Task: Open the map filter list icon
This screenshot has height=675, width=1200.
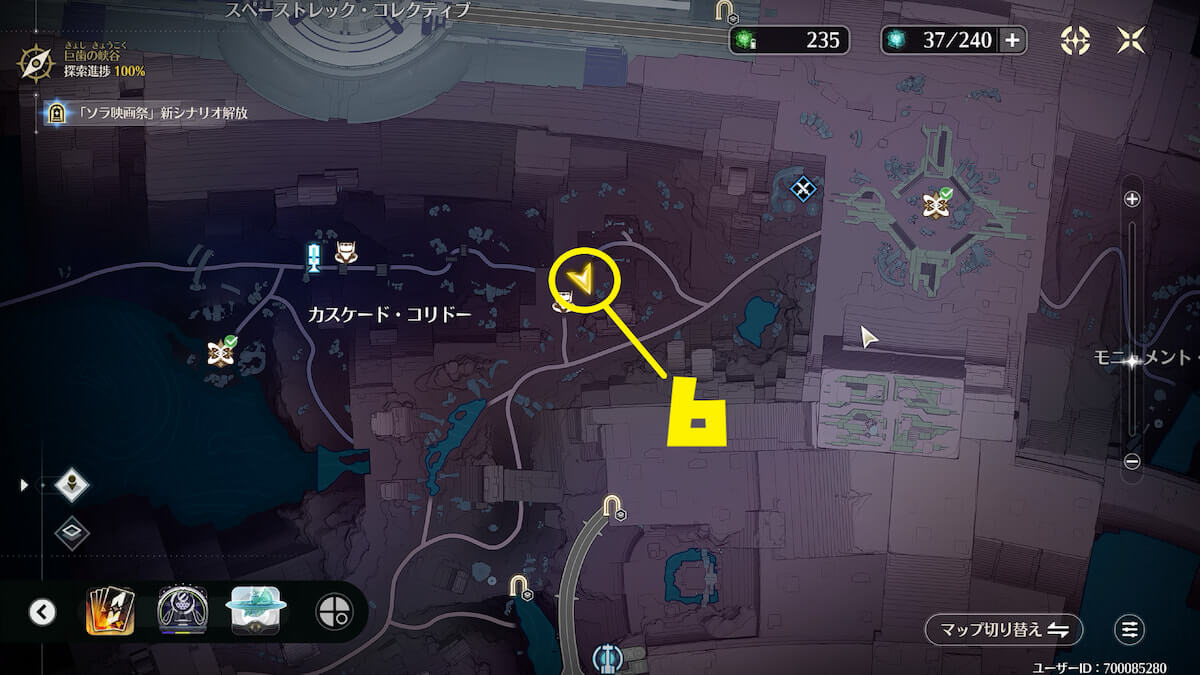Action: tap(1130, 630)
